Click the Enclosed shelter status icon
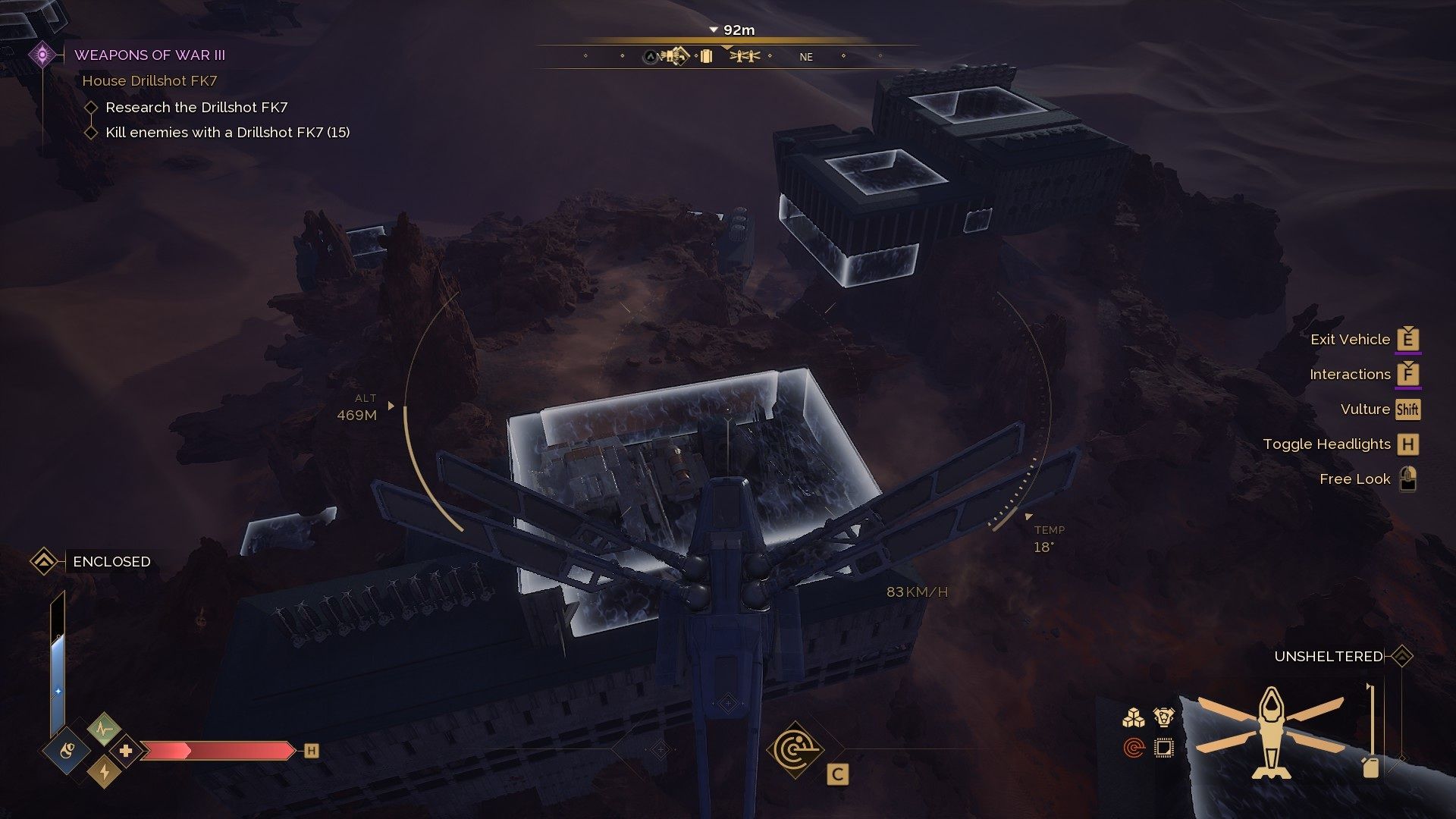The image size is (1456, 819). [44, 562]
